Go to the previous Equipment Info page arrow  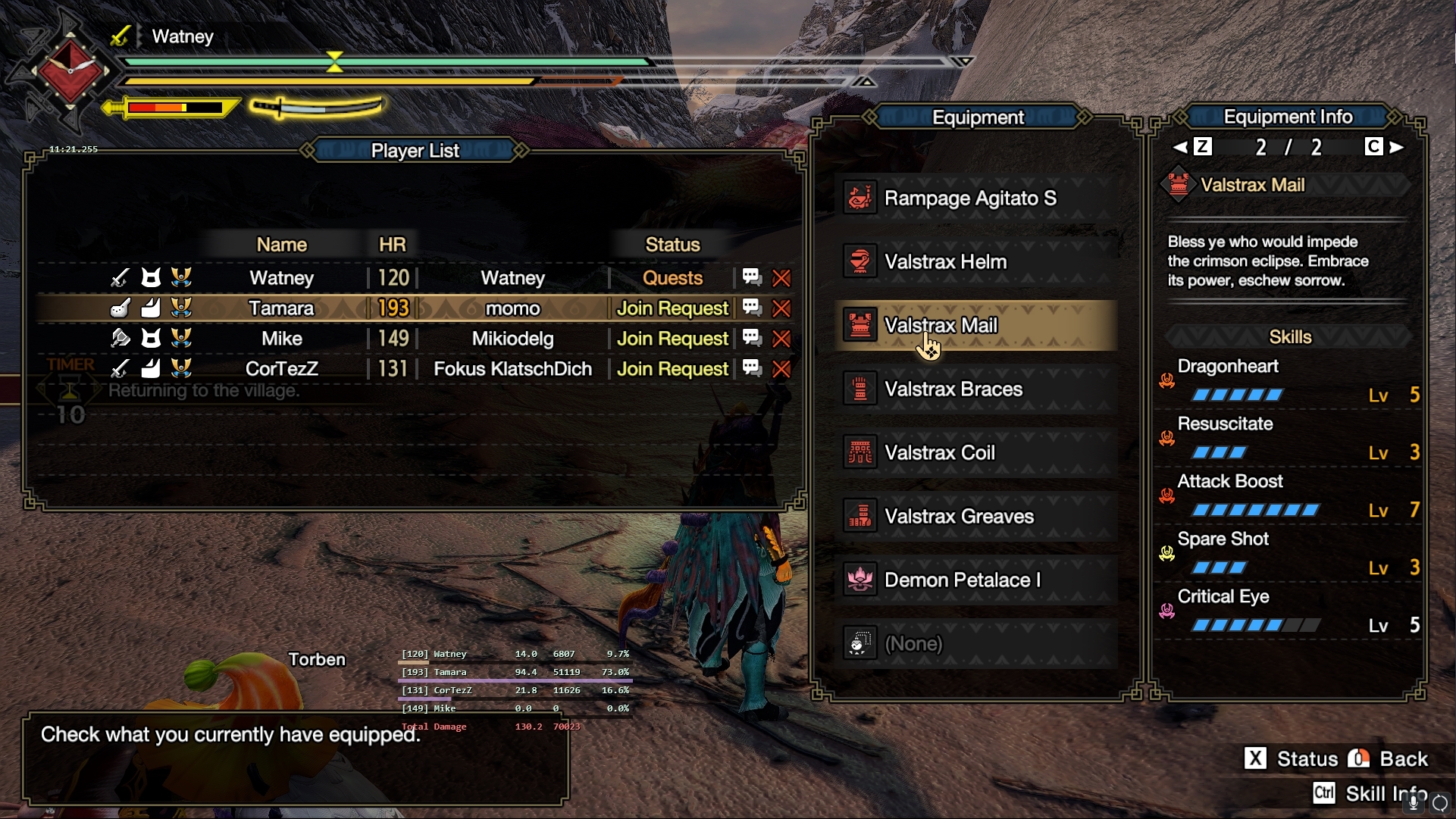click(1181, 147)
